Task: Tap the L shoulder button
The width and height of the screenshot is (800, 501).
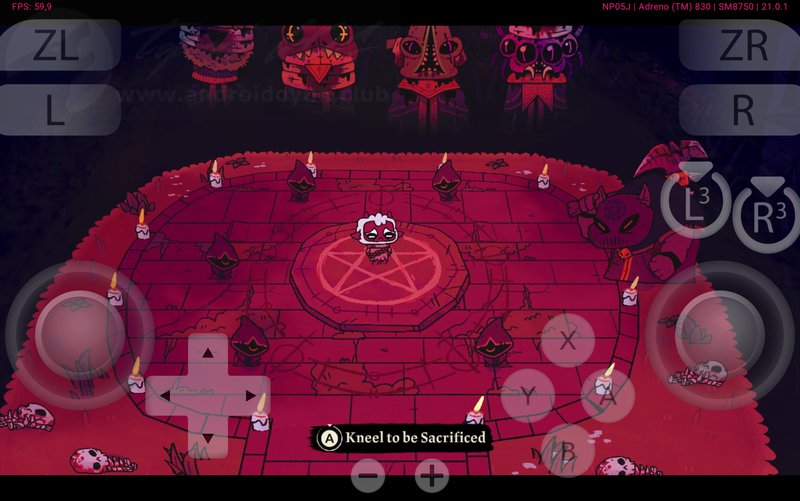Action: [60, 111]
